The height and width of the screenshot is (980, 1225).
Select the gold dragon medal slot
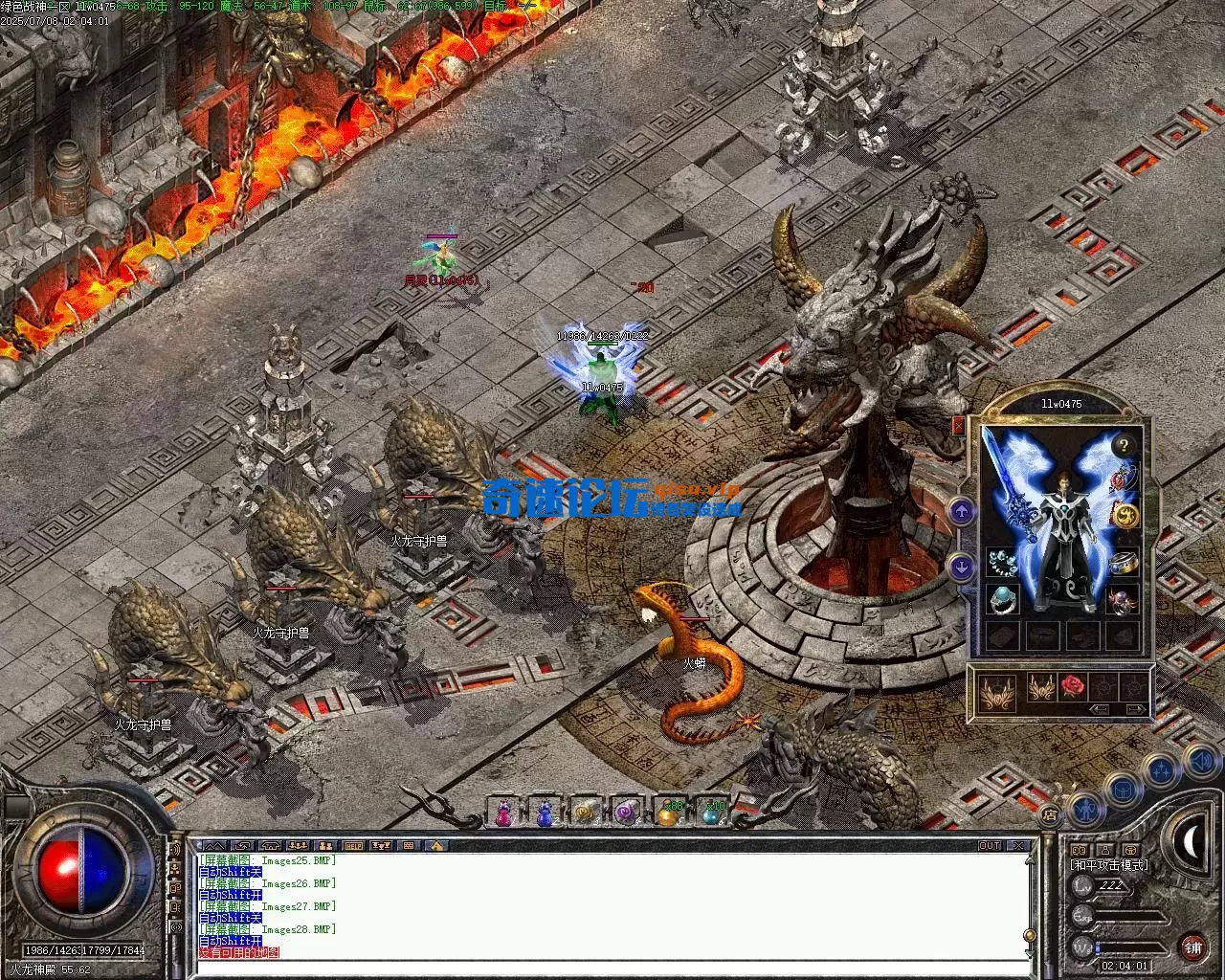point(1125,516)
